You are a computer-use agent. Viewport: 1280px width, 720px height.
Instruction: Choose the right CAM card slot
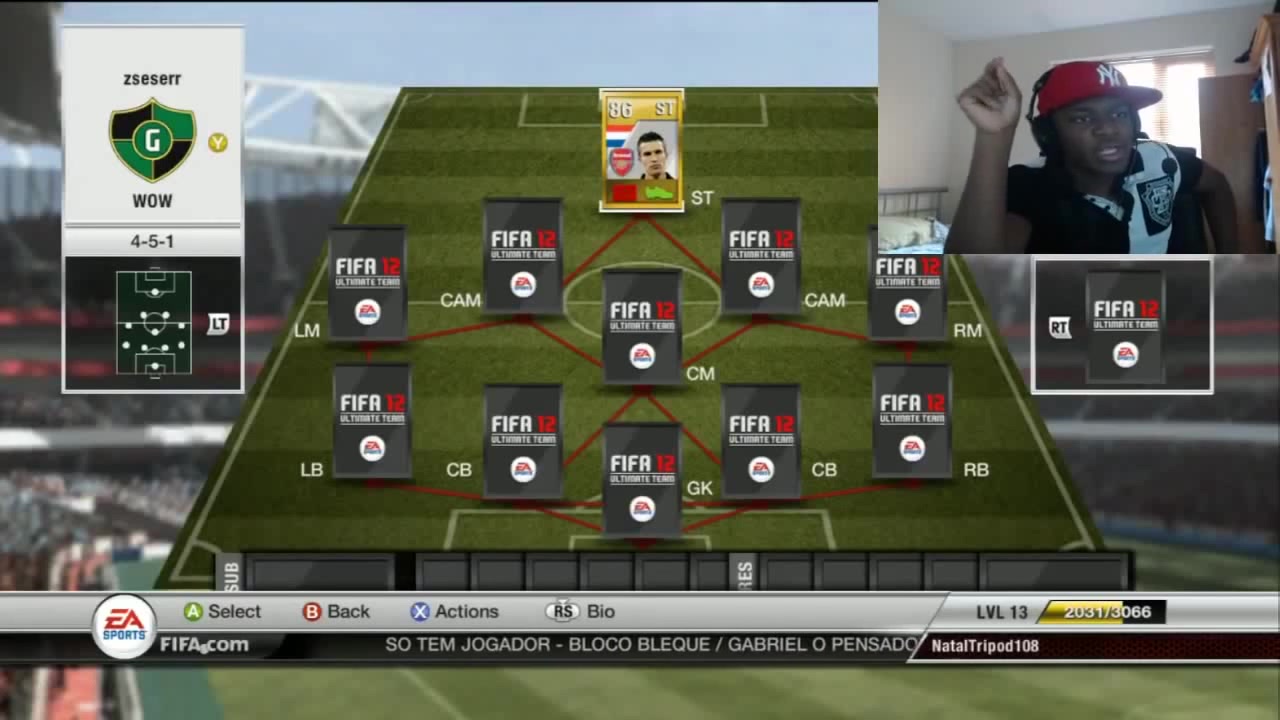[x=760, y=257]
